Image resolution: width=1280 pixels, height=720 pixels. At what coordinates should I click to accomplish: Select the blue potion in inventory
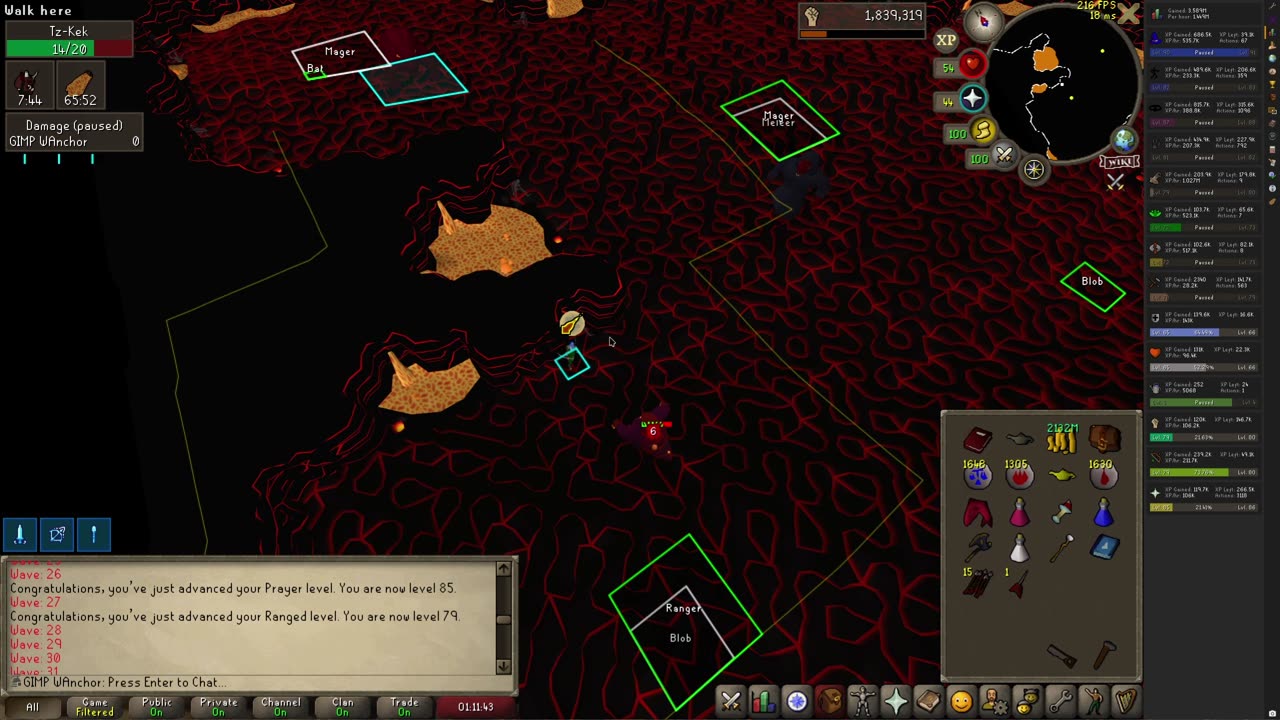coord(1103,513)
